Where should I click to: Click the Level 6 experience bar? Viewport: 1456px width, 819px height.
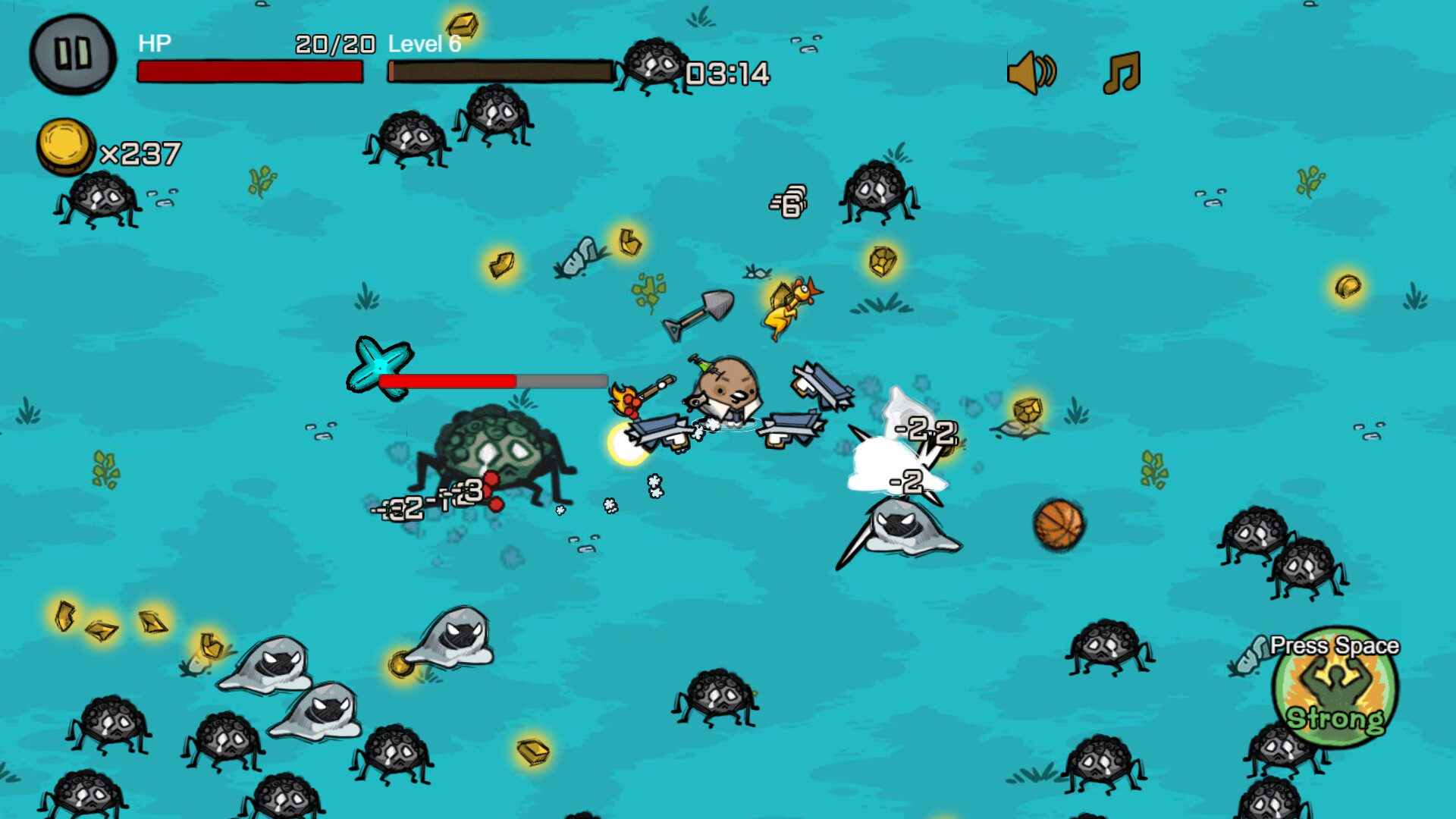coord(500,71)
